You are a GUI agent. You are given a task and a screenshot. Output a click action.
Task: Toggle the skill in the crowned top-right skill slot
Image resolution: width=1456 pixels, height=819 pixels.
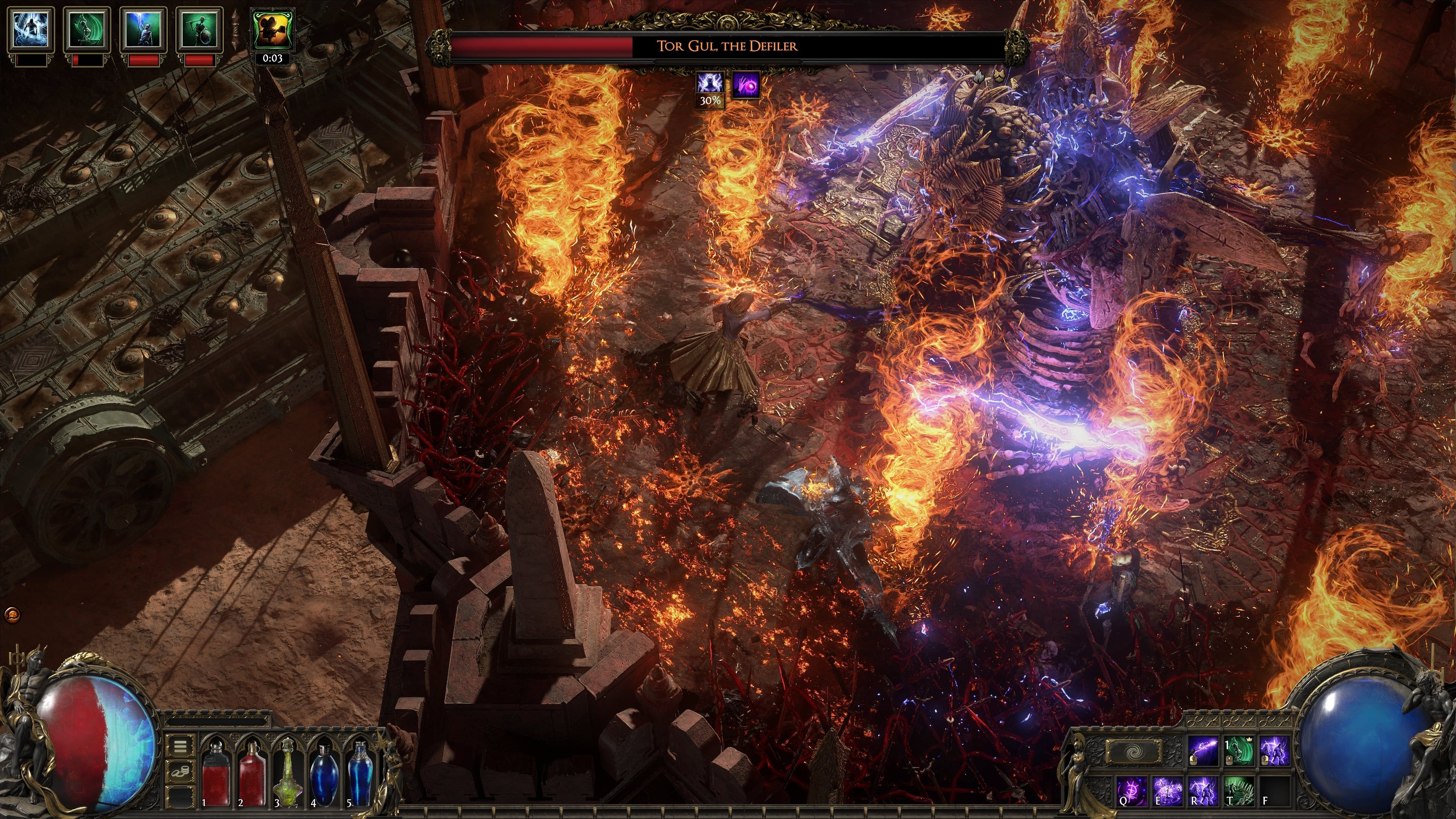pos(1239,750)
